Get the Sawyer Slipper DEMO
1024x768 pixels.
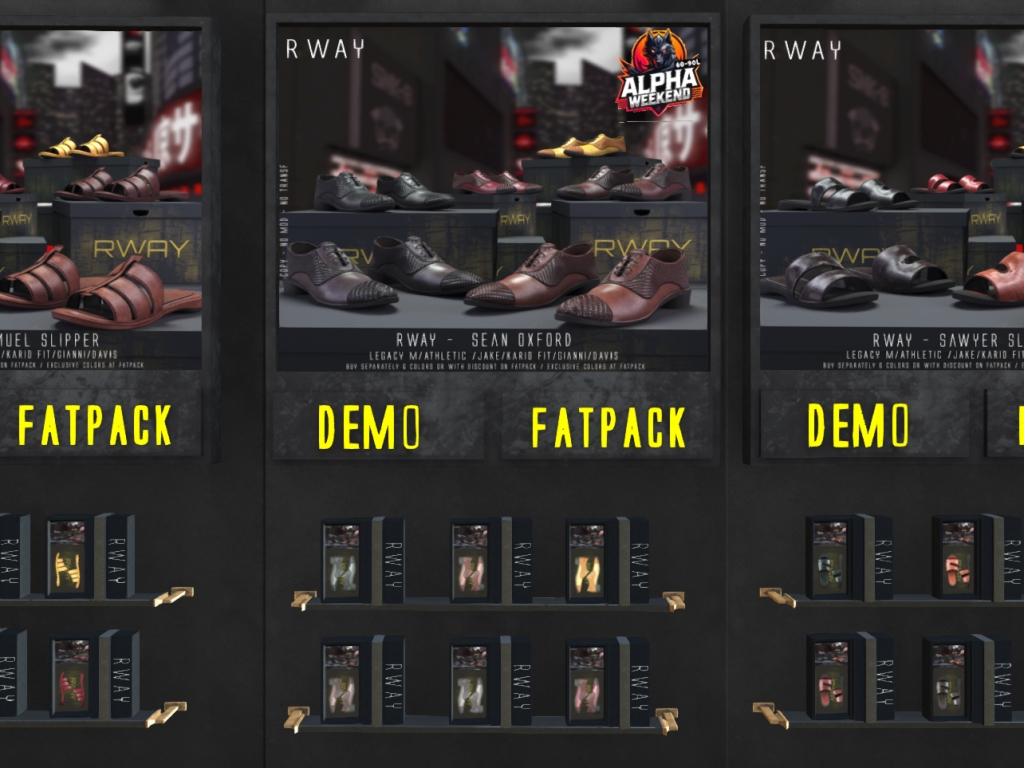(x=858, y=425)
